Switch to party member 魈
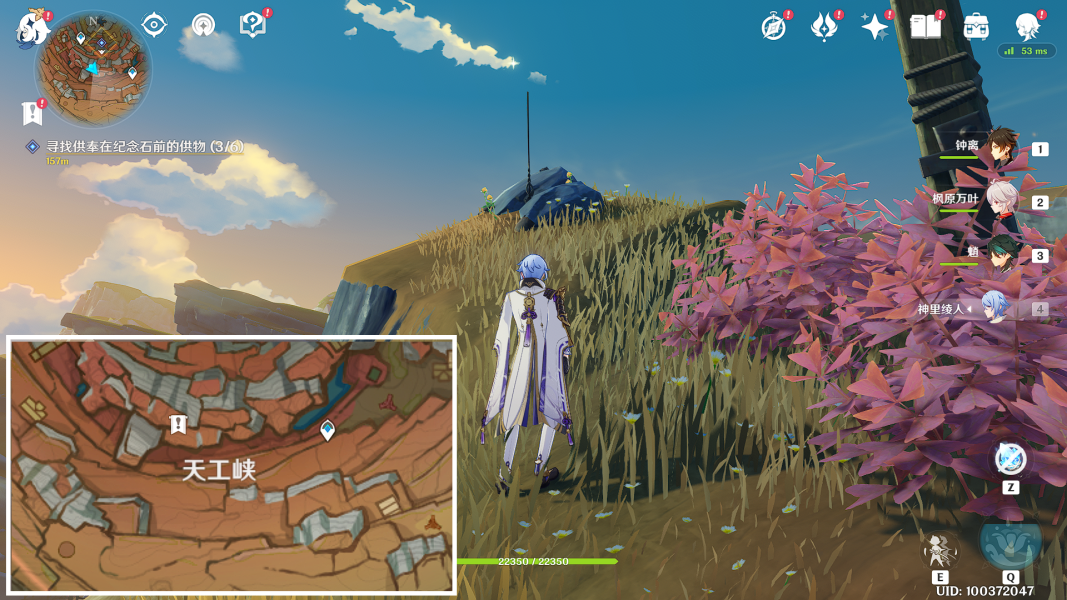Screen dimensions: 1067x600 [x=1002, y=255]
